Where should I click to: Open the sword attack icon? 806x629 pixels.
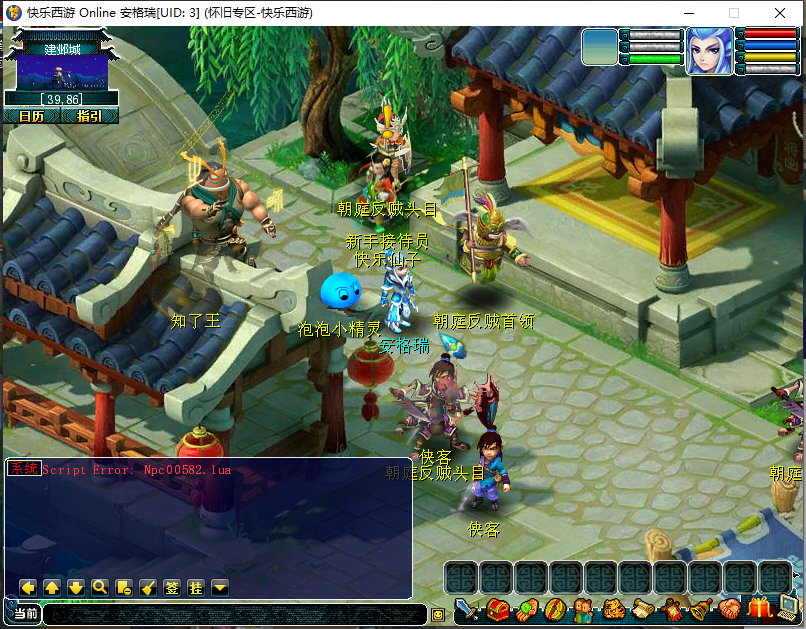click(466, 609)
